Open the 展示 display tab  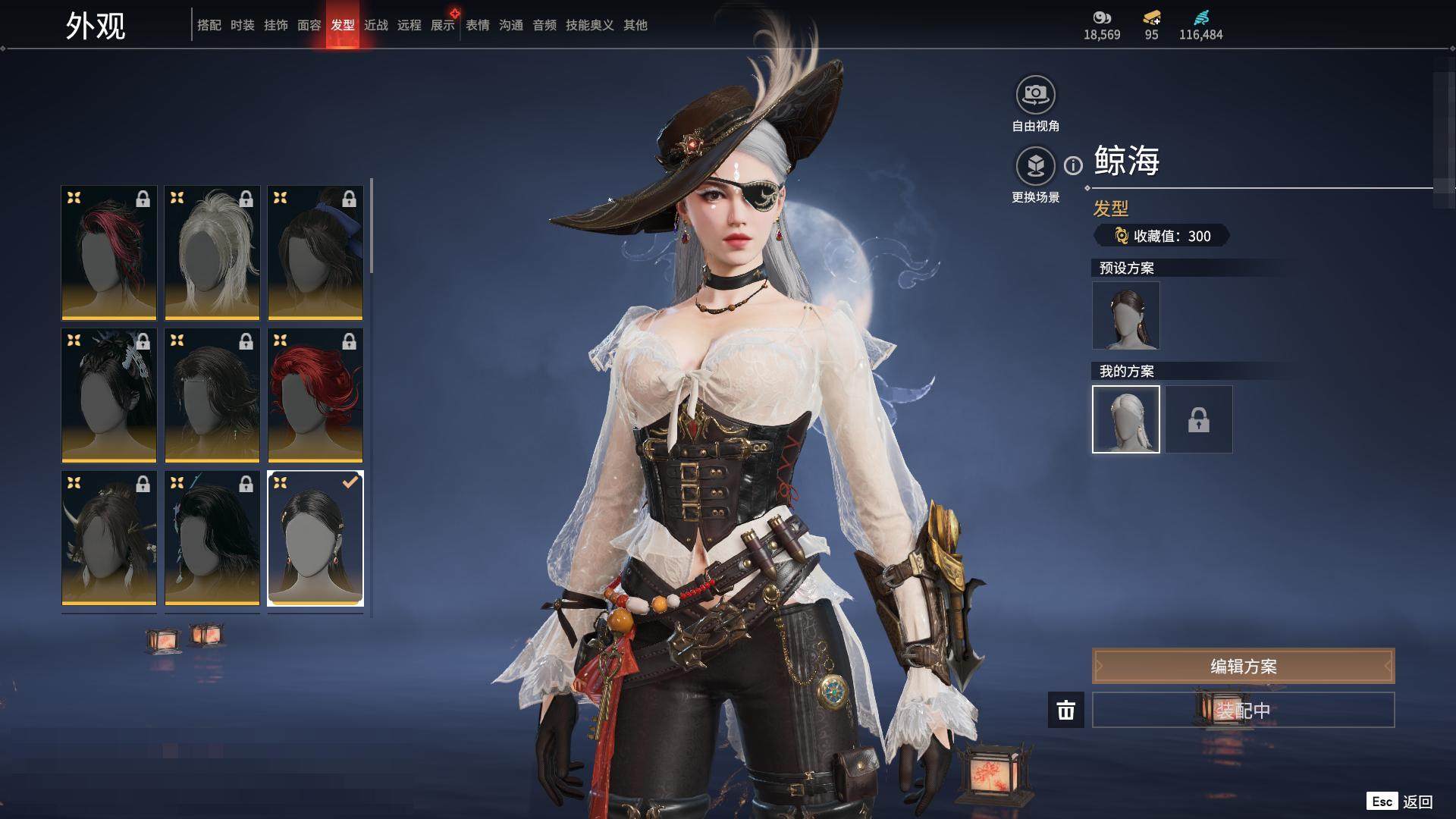[443, 25]
